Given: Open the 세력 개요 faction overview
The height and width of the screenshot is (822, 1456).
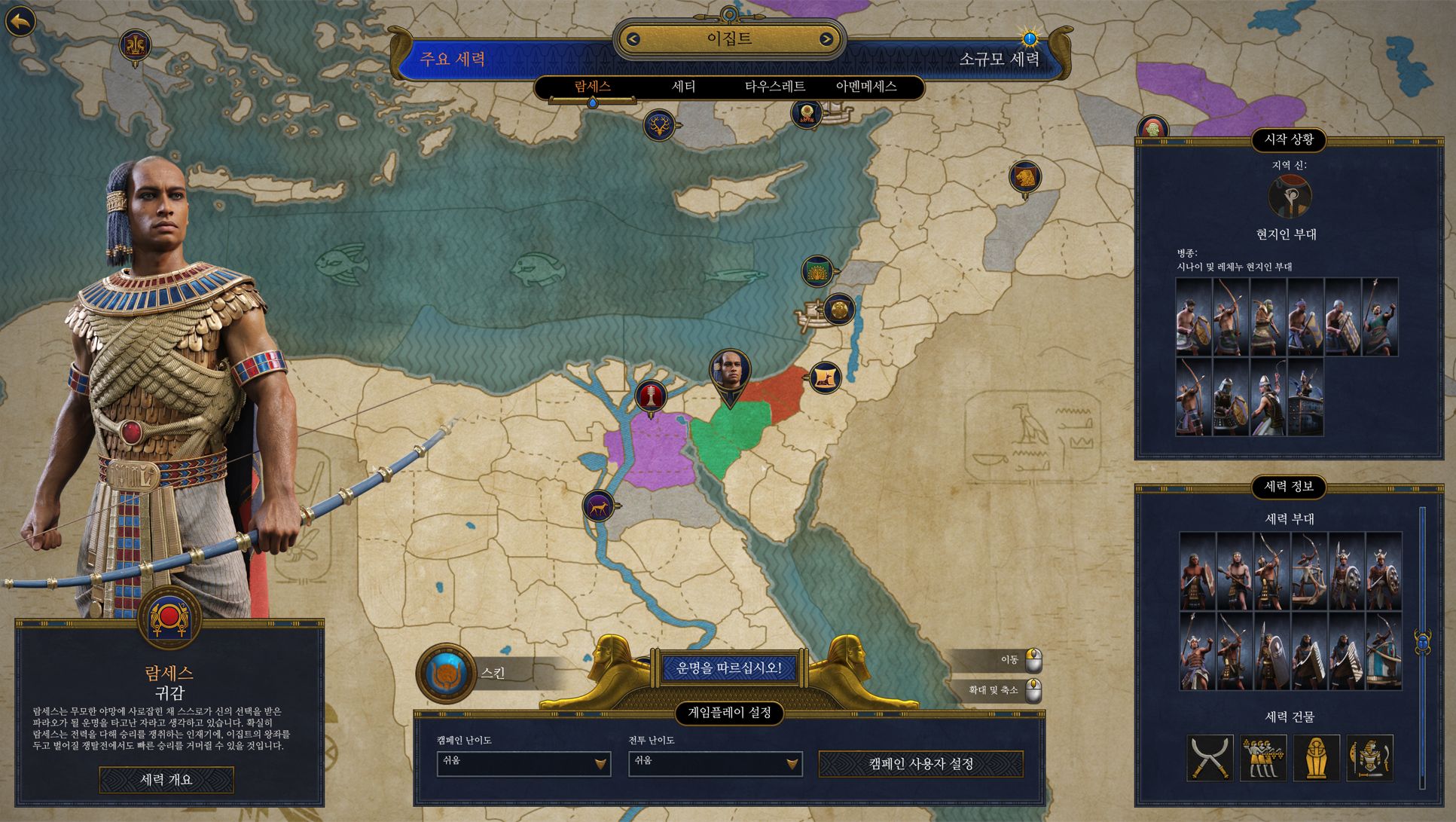Looking at the screenshot, I should pyautogui.click(x=166, y=780).
